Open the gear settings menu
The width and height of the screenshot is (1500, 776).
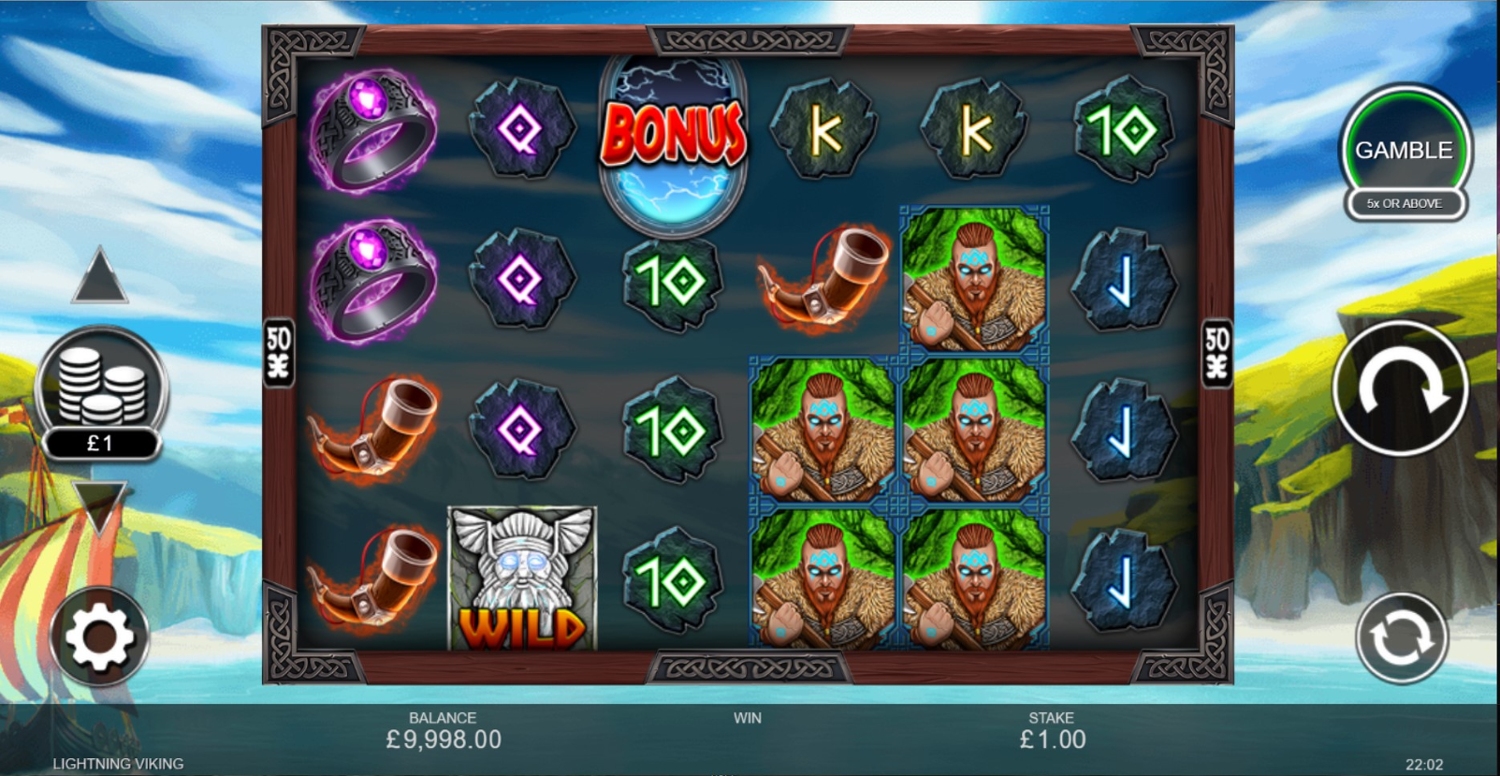[x=99, y=636]
